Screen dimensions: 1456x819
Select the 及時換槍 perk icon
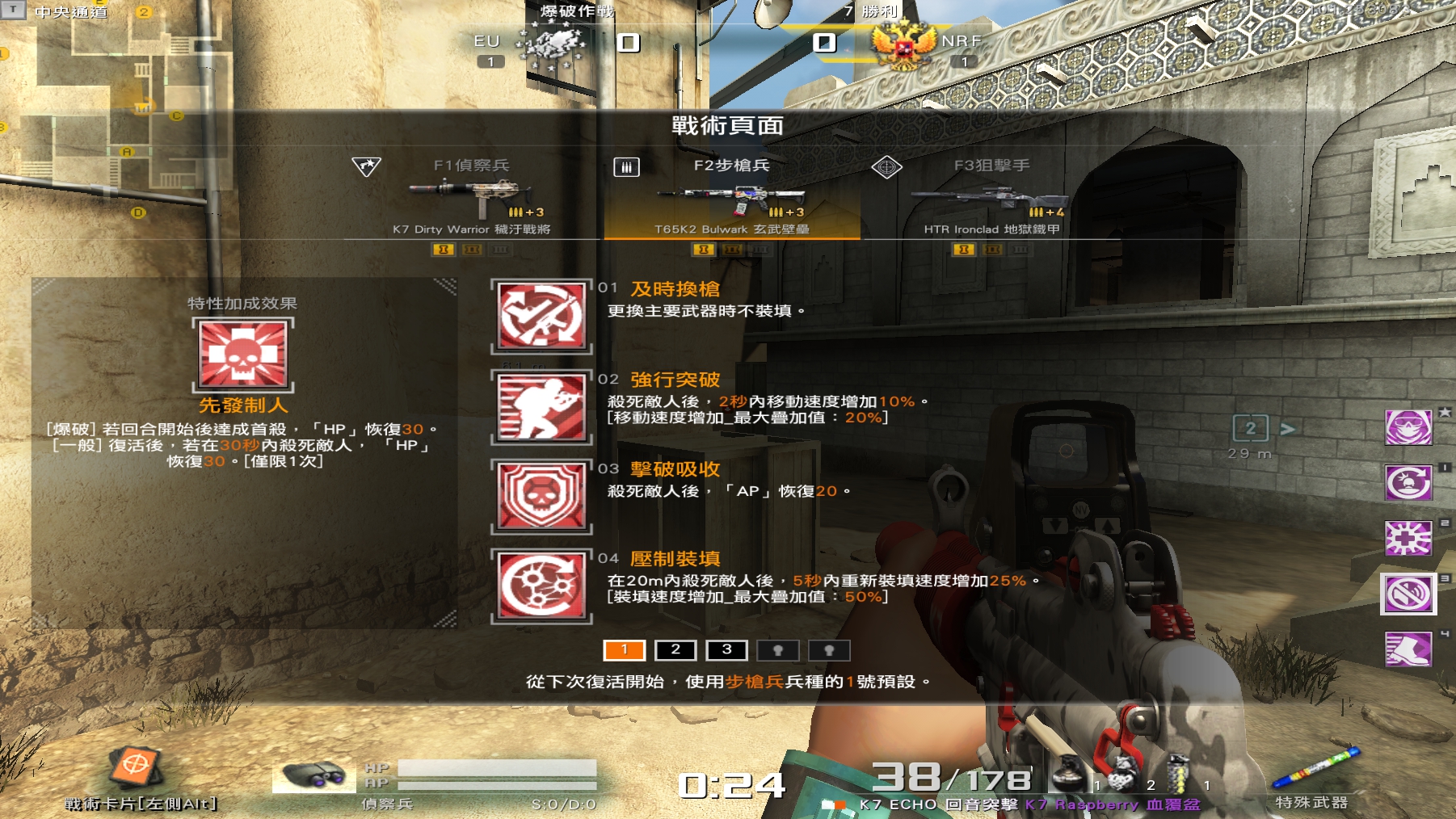coord(541,317)
